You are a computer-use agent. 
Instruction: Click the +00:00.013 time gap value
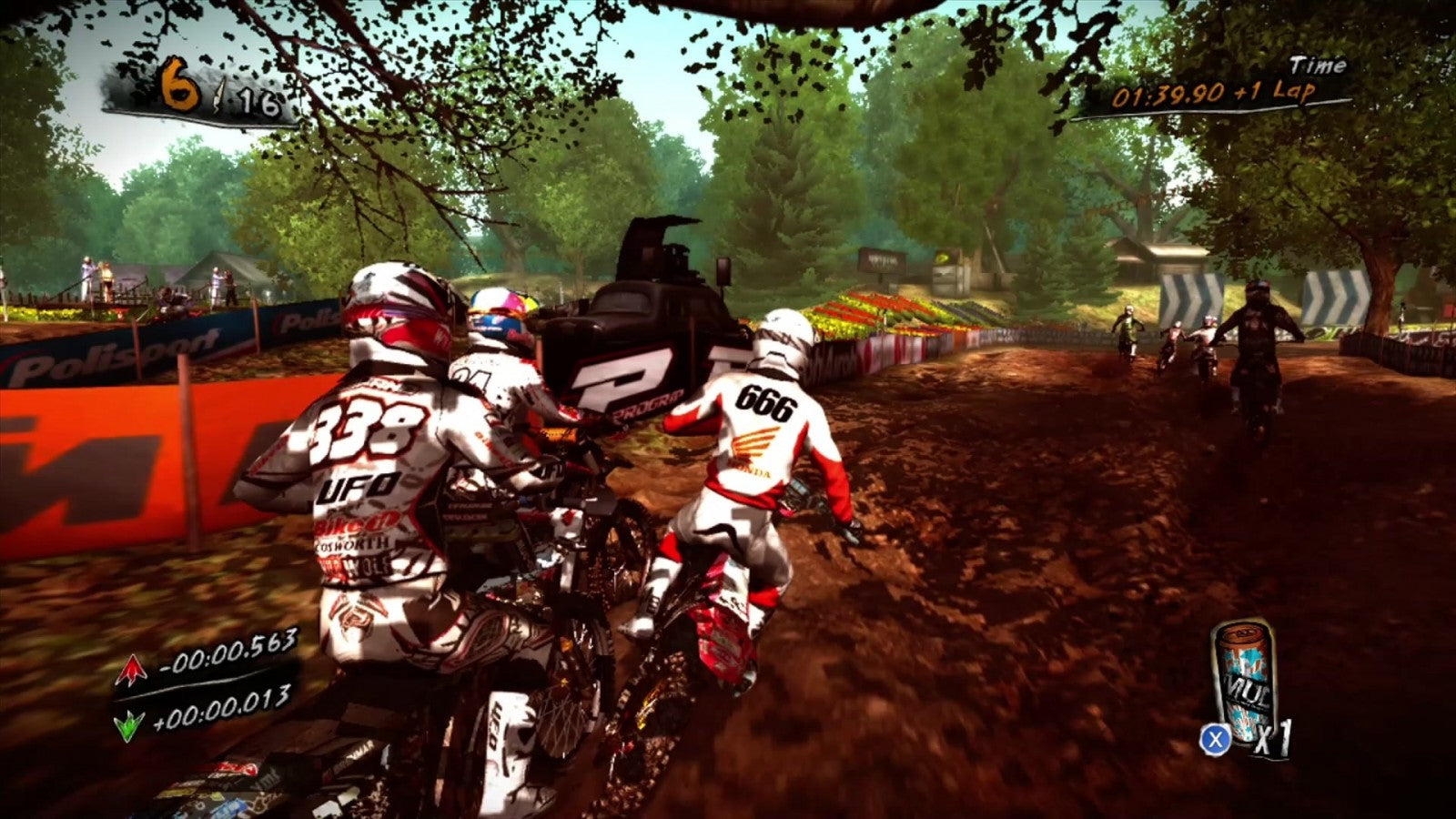[x=223, y=711]
